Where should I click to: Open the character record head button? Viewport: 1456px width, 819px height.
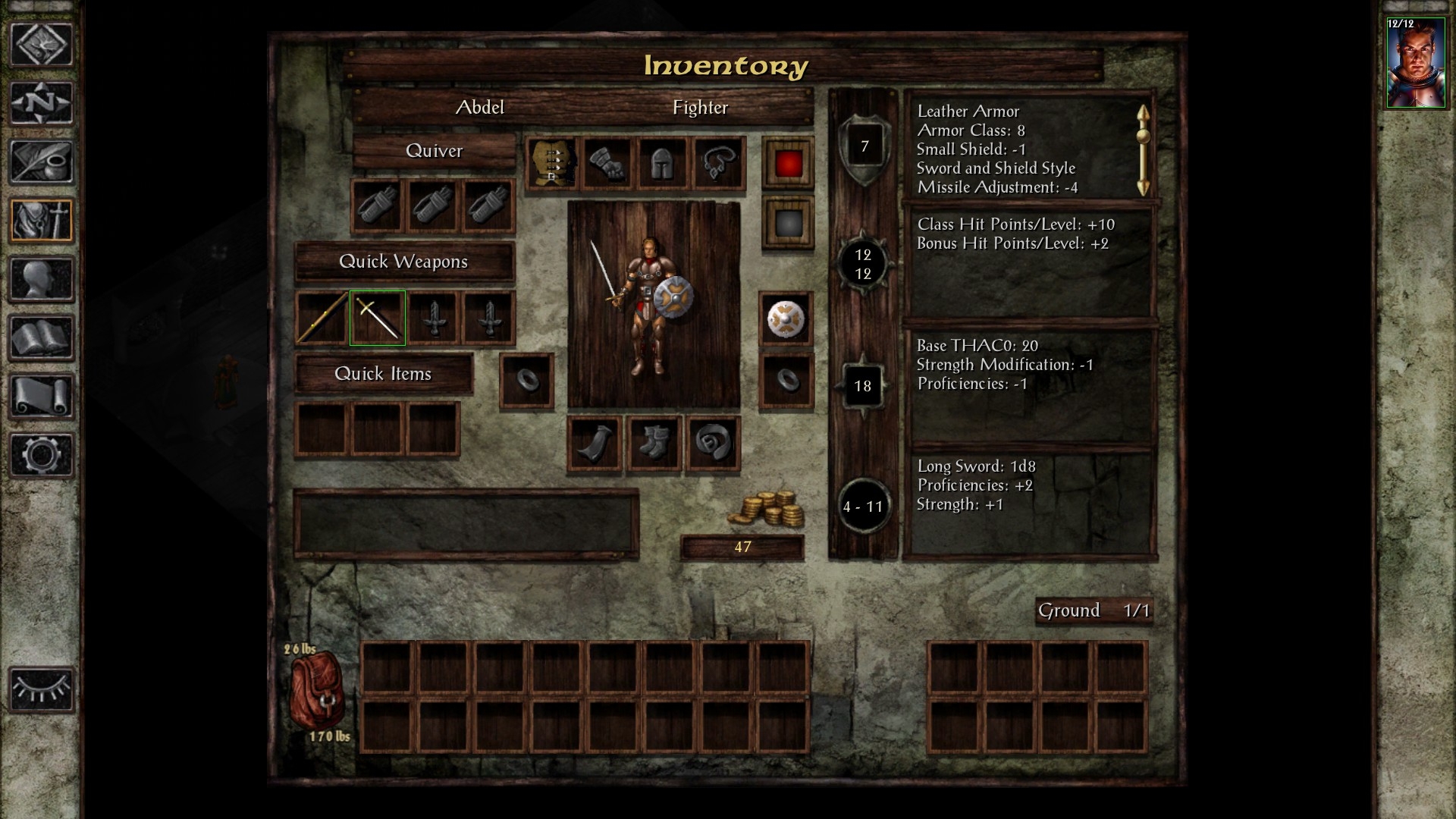(42, 280)
